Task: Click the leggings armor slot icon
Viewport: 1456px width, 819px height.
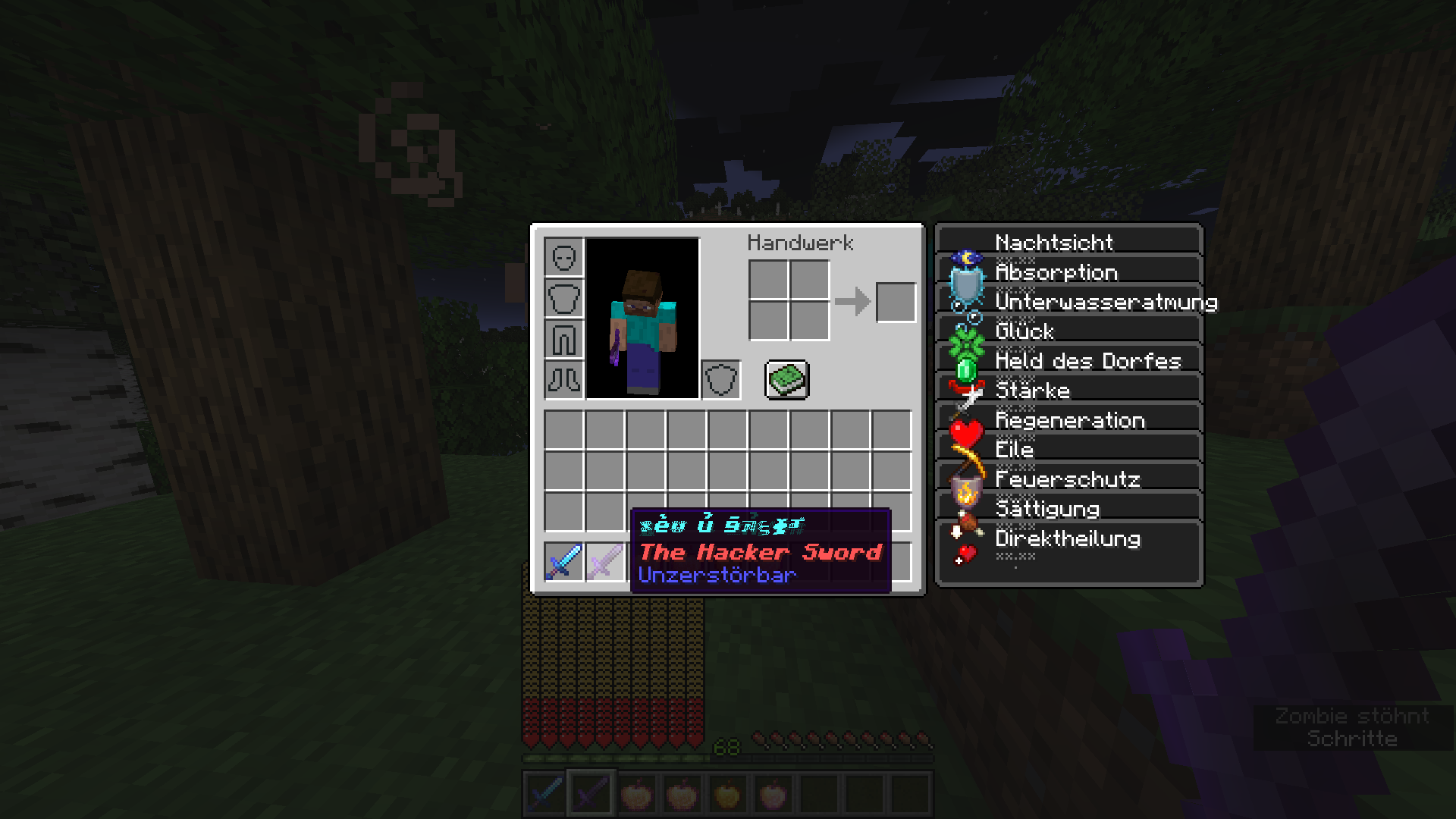Action: click(563, 337)
